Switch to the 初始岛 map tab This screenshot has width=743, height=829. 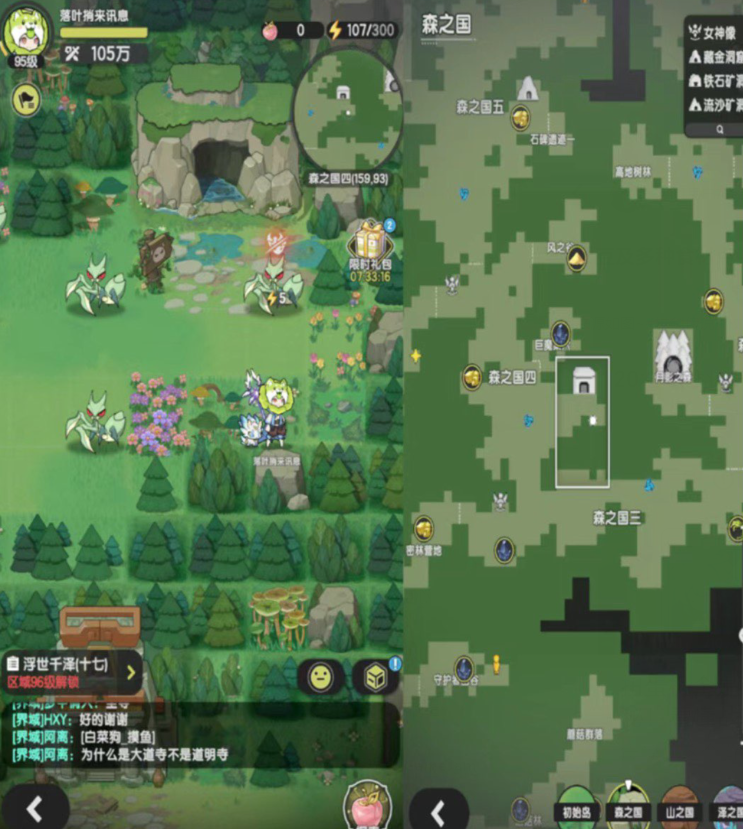pos(577,810)
